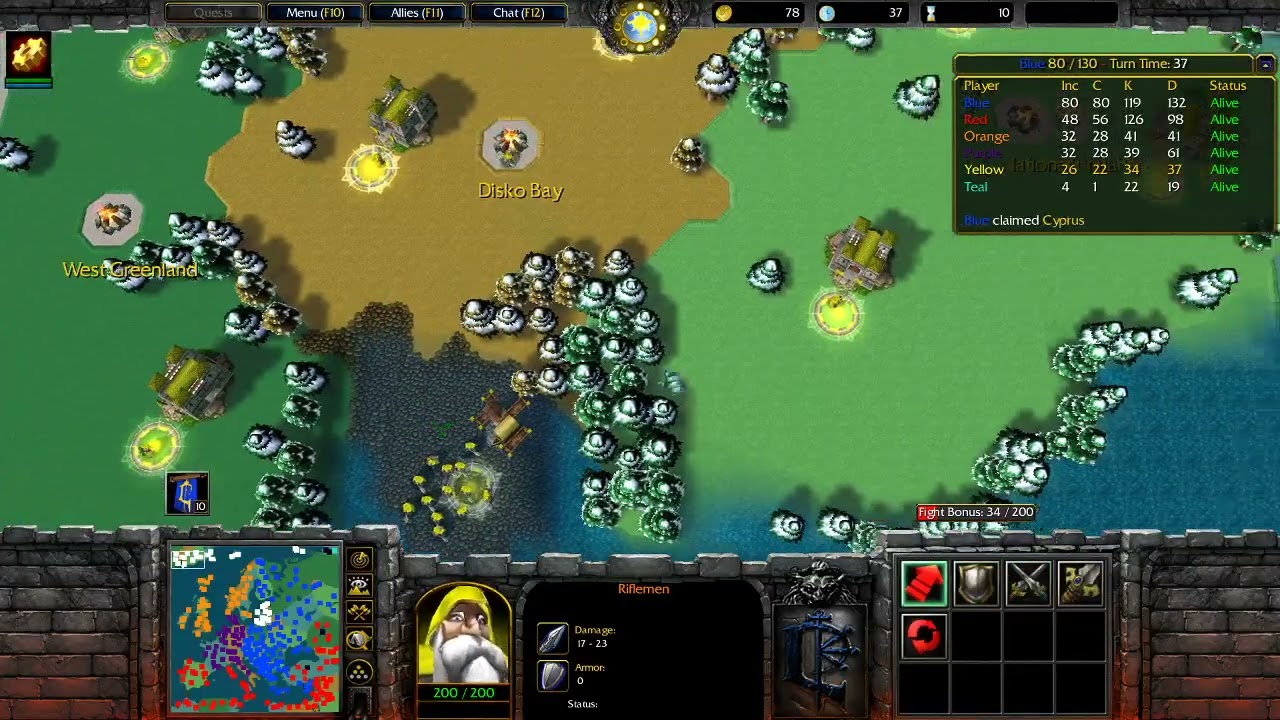
Task: Click the Europe minimap
Action: [255, 628]
